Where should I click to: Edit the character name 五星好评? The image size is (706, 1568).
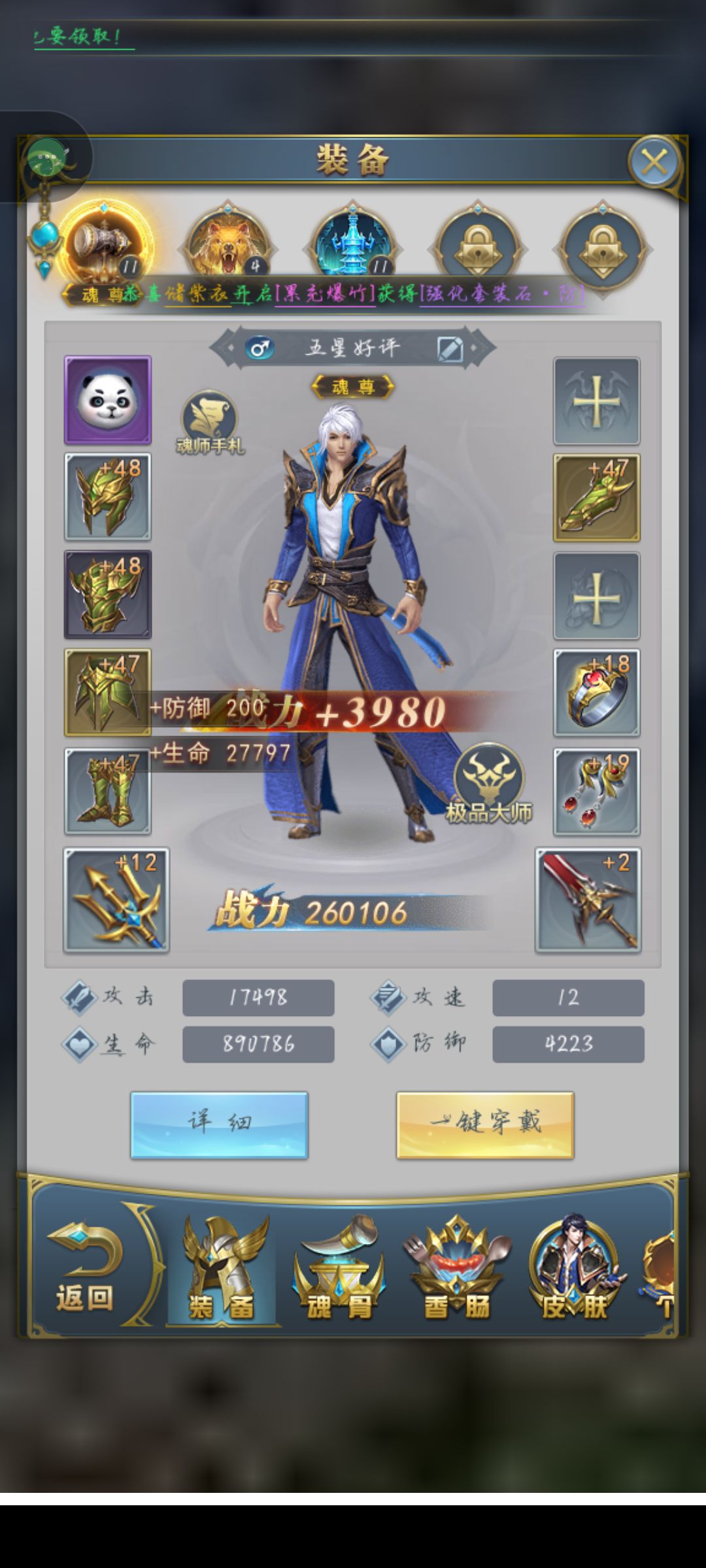tap(450, 349)
